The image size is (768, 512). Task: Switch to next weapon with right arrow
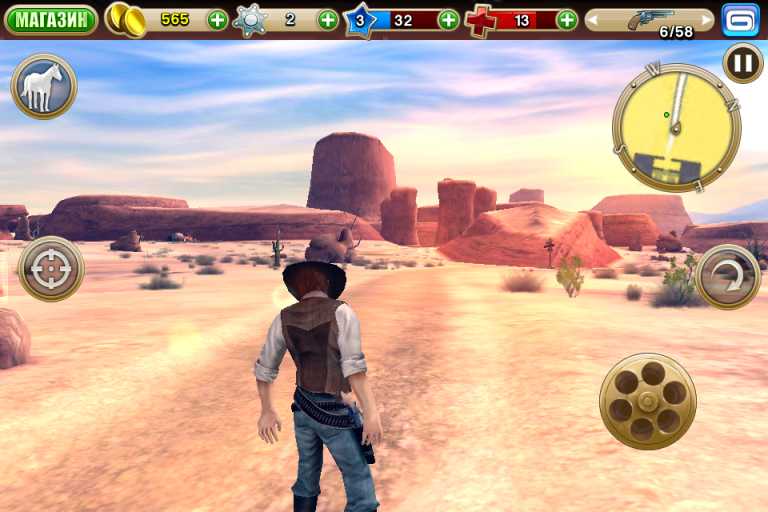point(708,19)
